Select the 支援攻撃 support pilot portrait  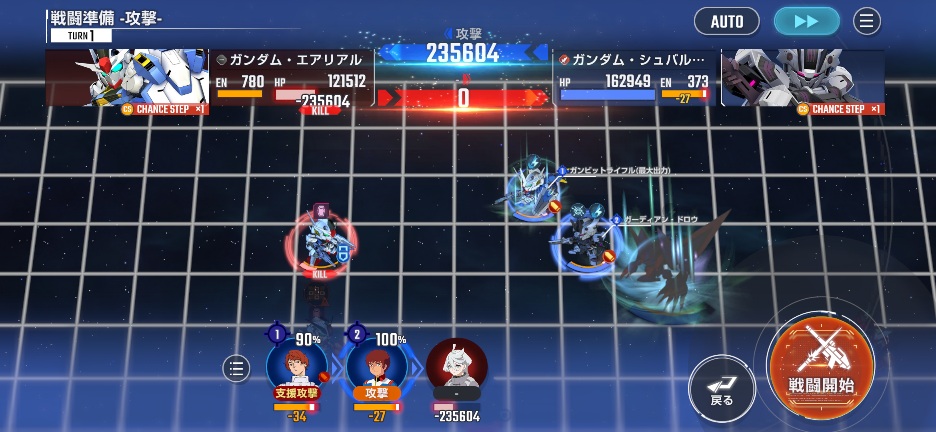pos(296,367)
